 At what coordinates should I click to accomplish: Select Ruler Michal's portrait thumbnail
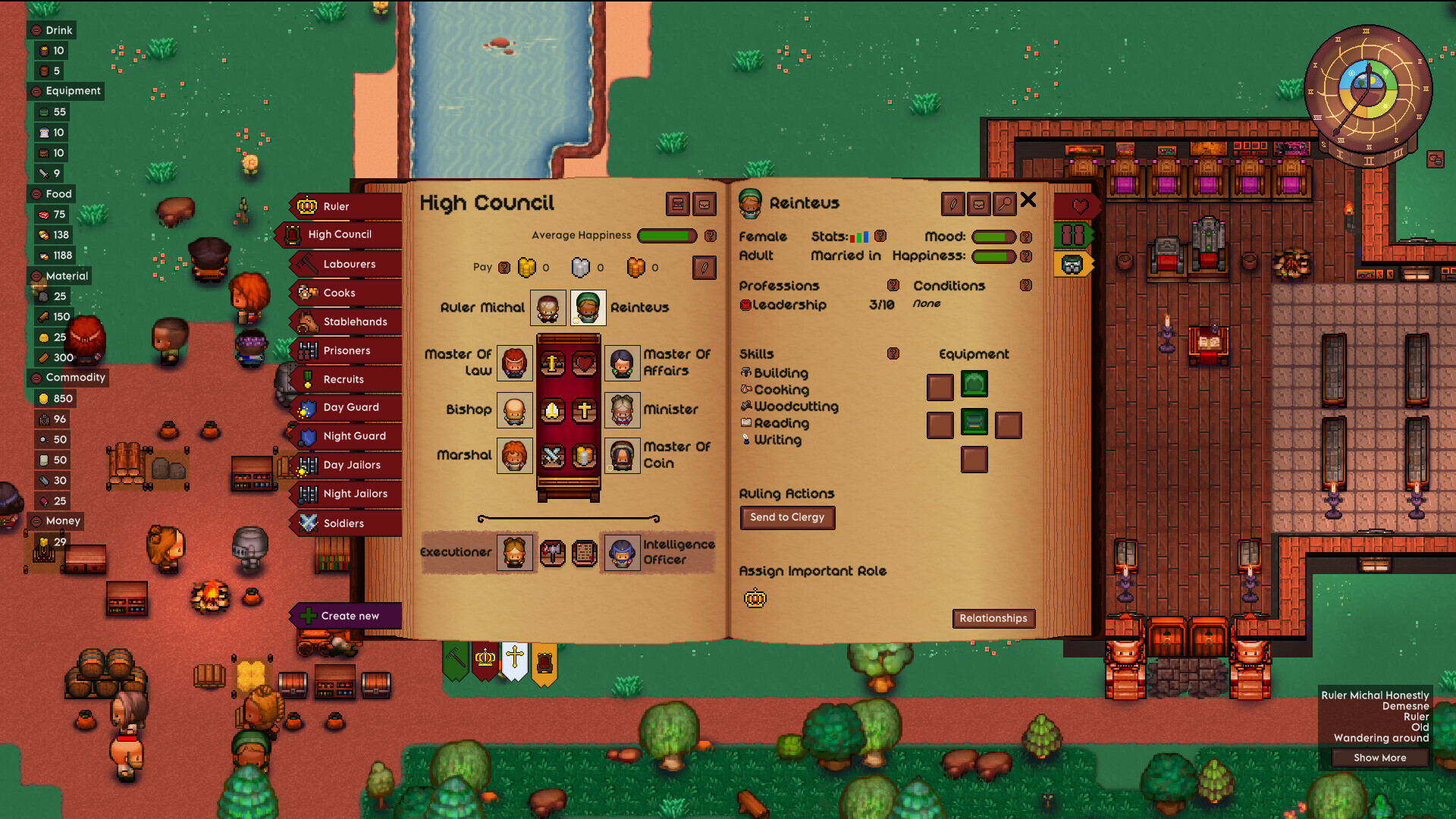coord(548,307)
